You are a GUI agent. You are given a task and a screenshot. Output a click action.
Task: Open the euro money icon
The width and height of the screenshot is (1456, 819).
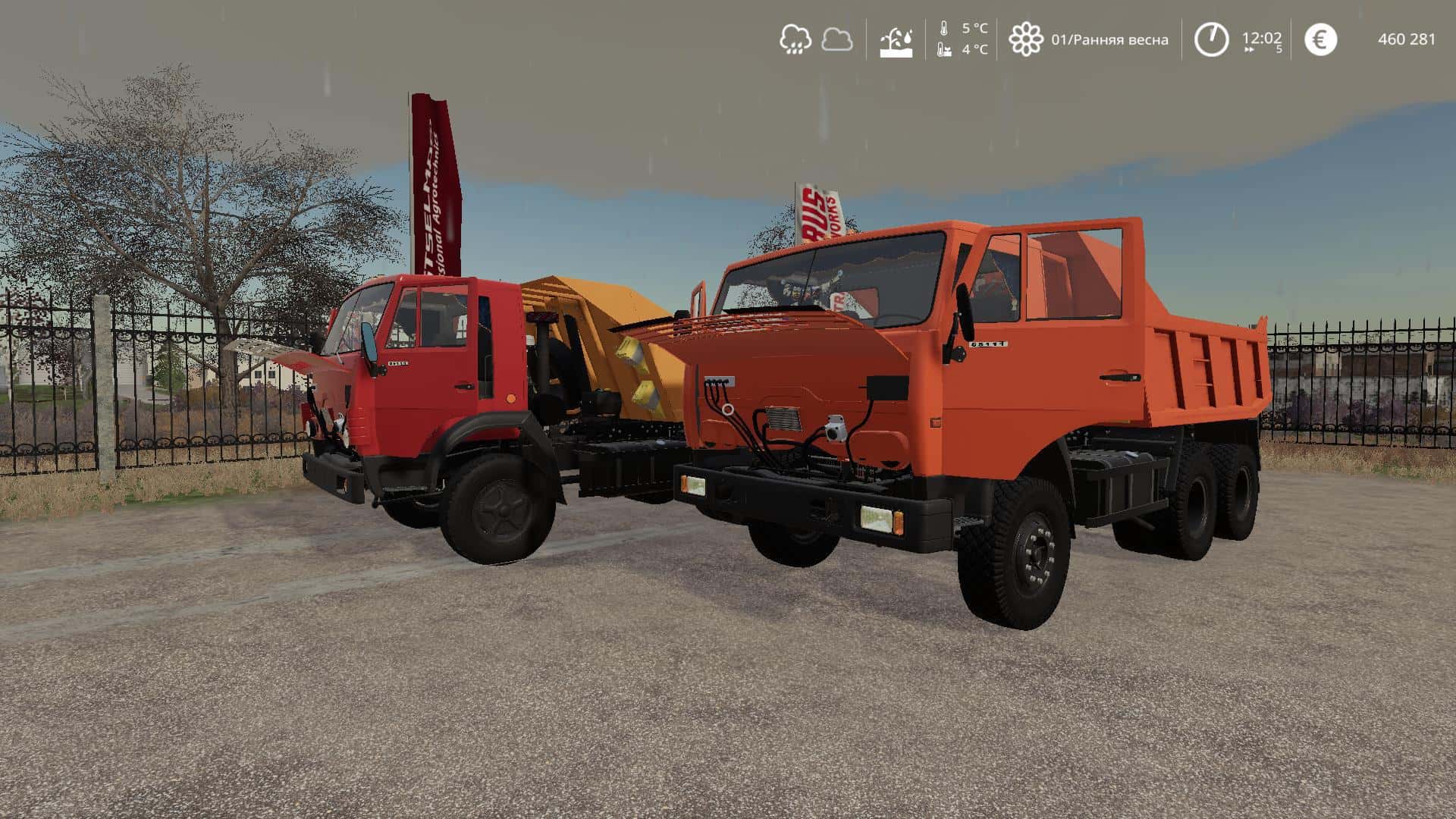(x=1320, y=39)
